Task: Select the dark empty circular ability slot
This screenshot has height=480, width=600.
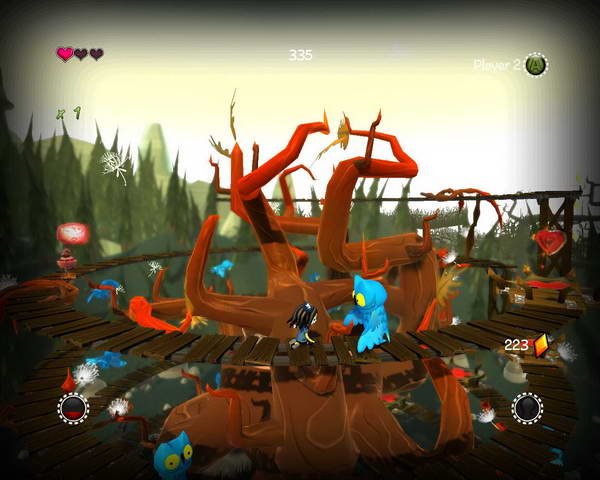Action: pyautogui.click(x=527, y=407)
